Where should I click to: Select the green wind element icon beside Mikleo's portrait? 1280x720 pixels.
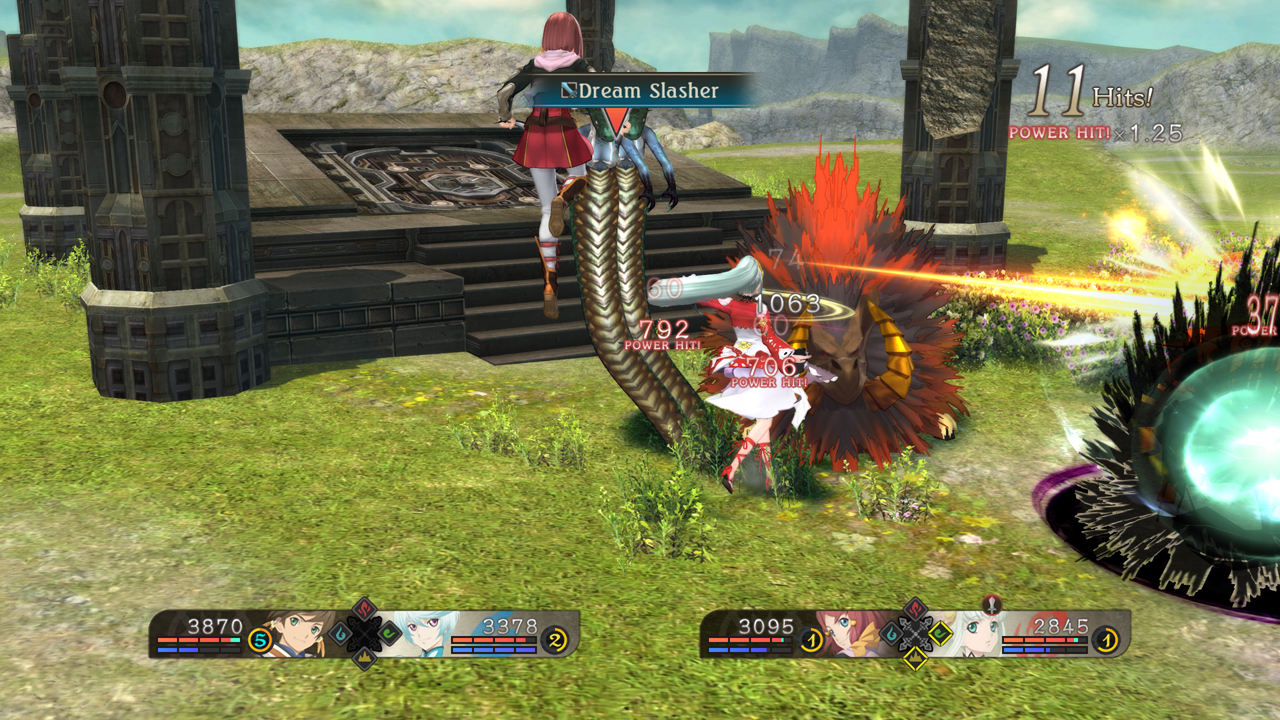tap(387, 635)
